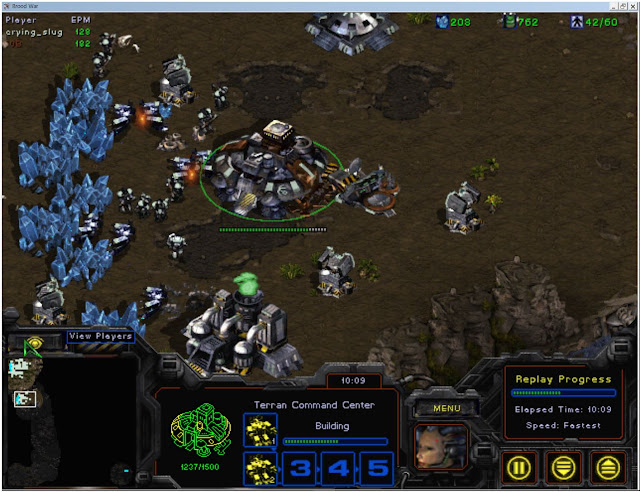Click the unit portrait in the console

pyautogui.click(x=441, y=447)
